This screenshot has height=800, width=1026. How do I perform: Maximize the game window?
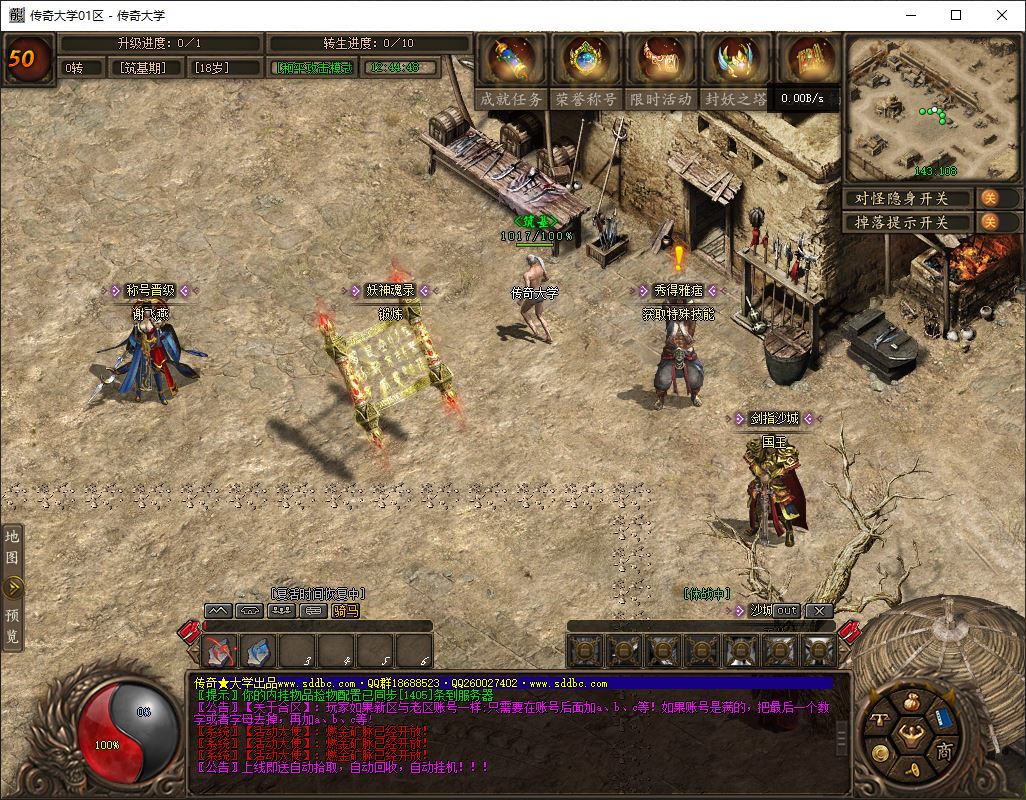tap(956, 15)
